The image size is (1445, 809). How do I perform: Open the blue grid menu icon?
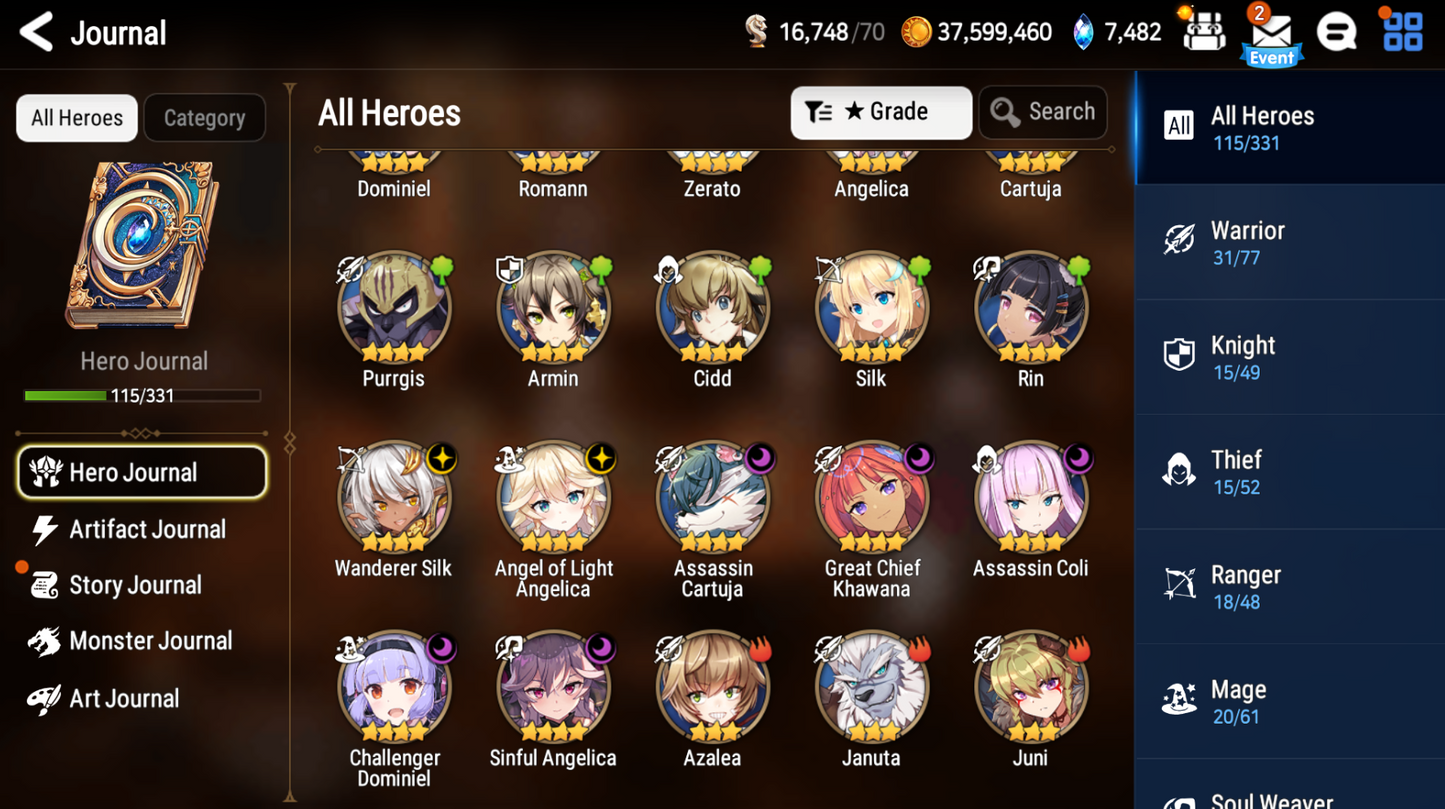click(x=1401, y=31)
